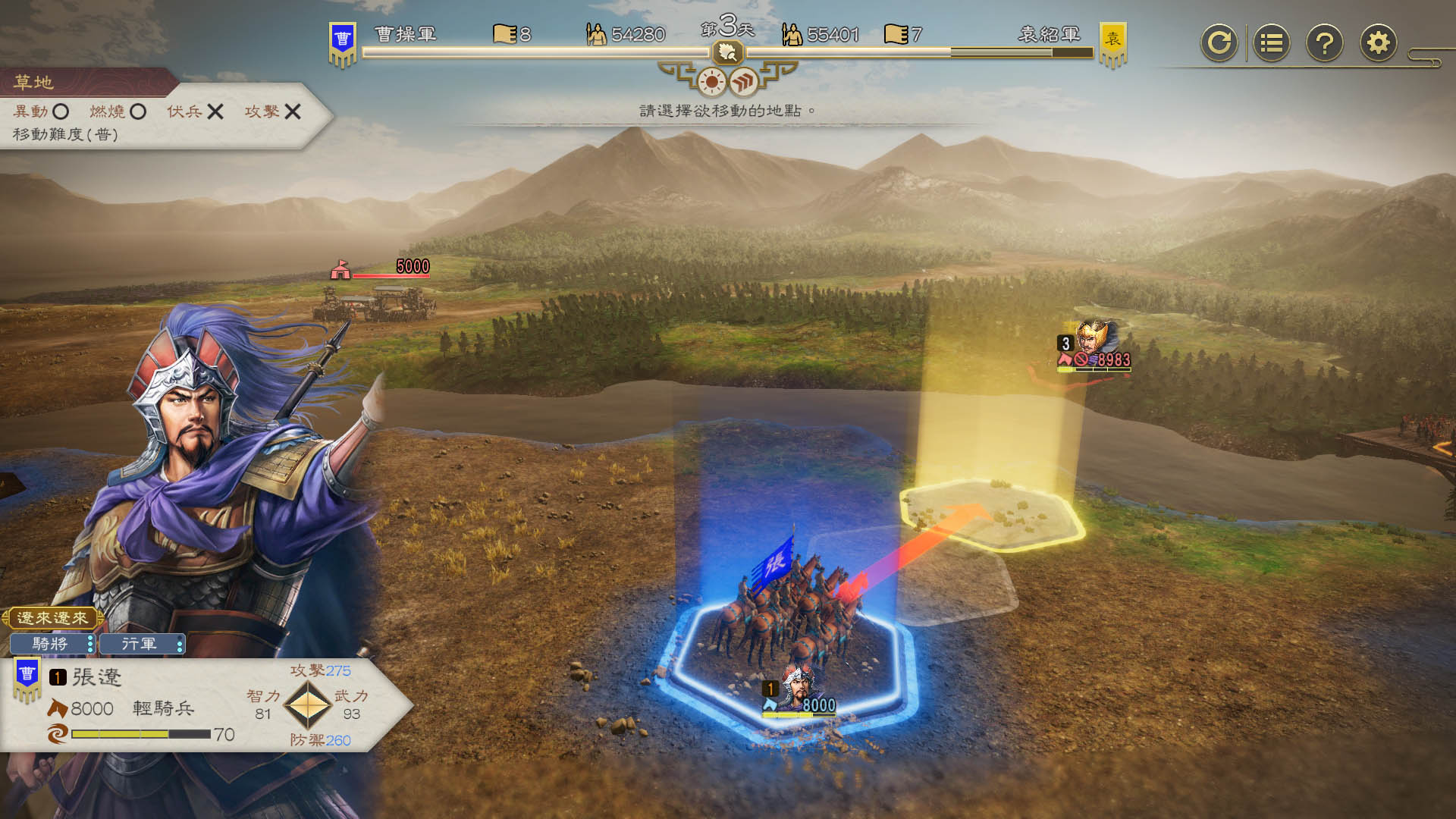Choose the yellow highlighted destination hex

click(x=992, y=513)
